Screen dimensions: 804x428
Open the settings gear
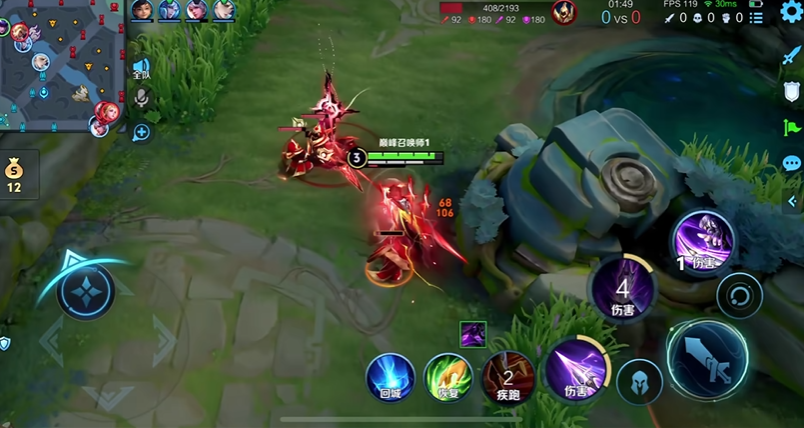[791, 13]
